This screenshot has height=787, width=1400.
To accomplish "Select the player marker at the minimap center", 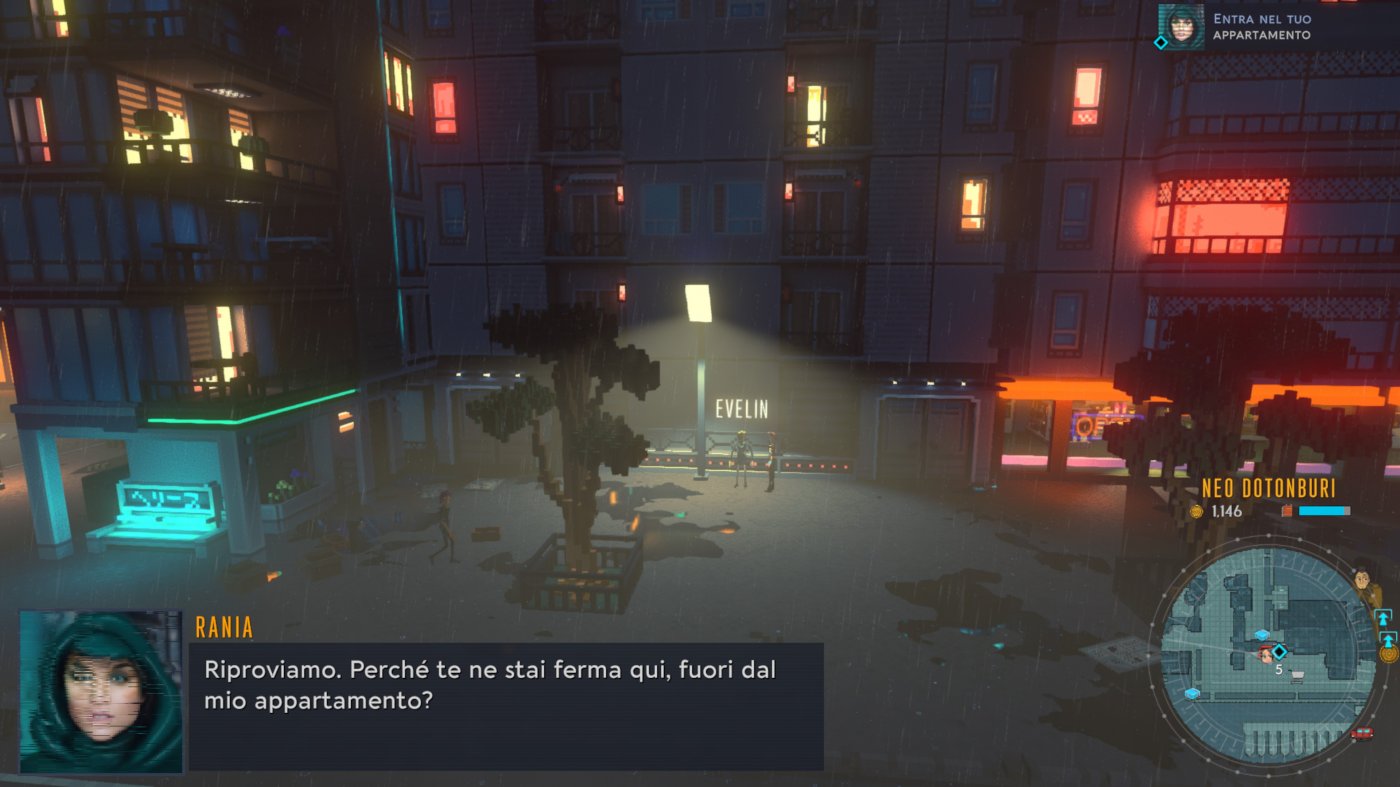I will point(1264,653).
